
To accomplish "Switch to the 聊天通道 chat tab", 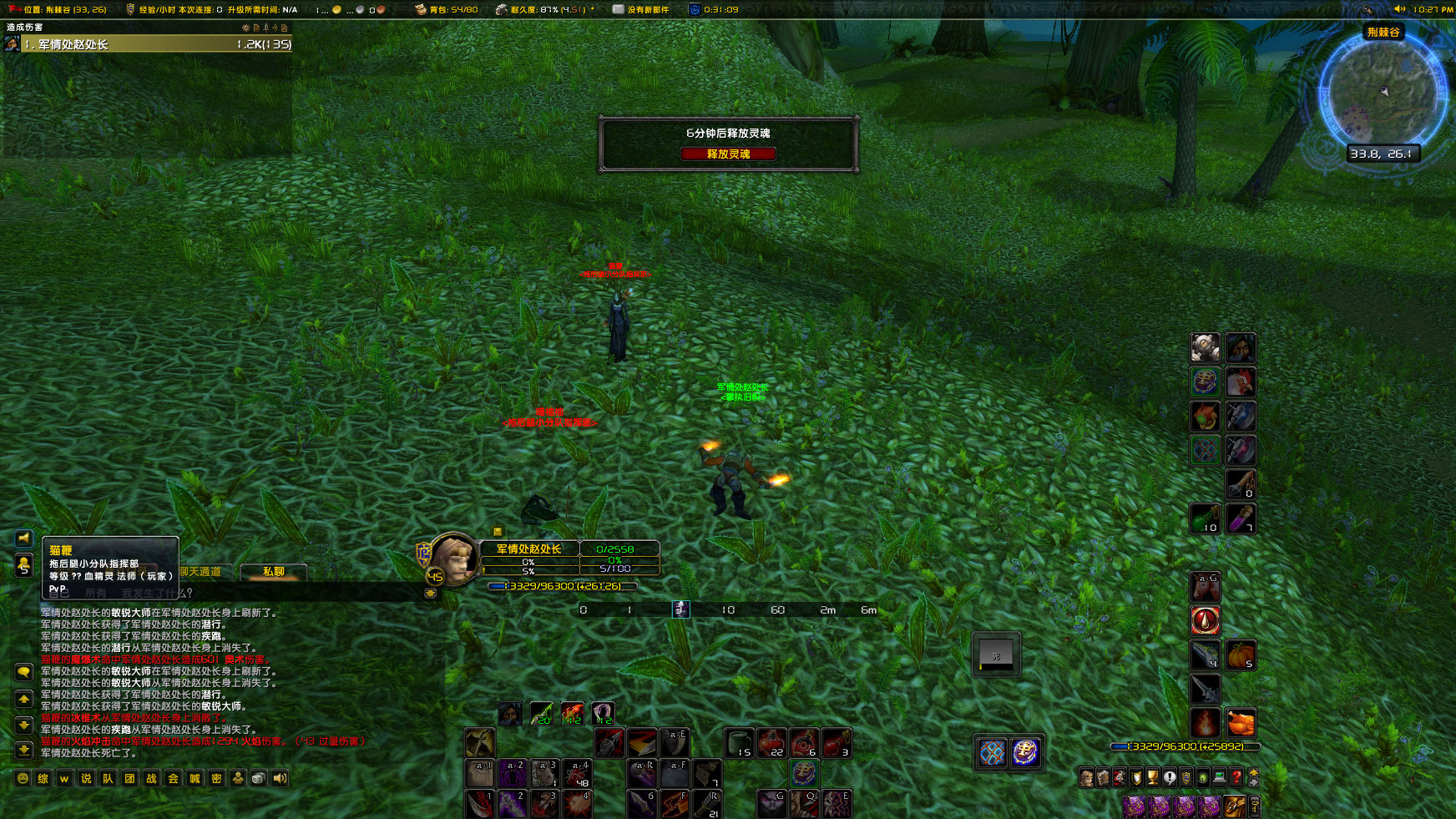I will [x=200, y=572].
